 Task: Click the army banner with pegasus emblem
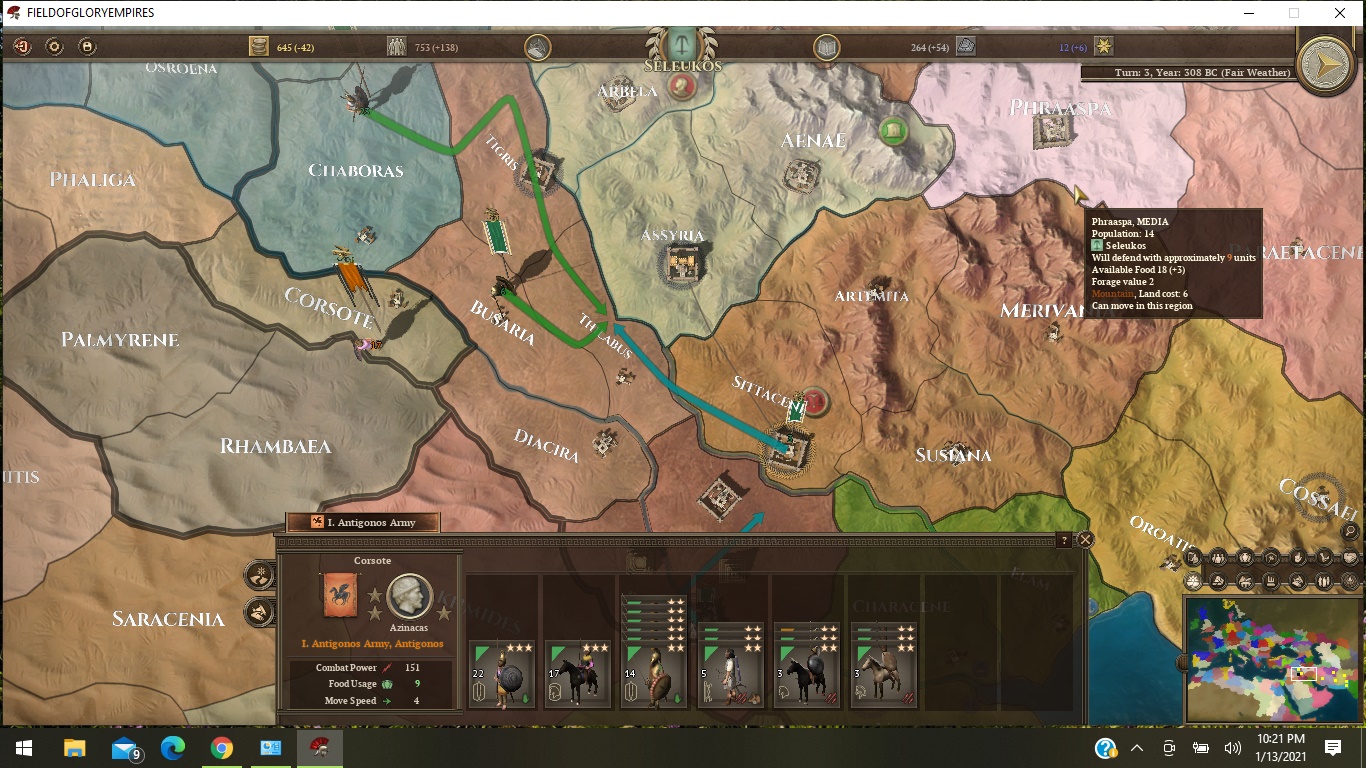click(339, 595)
